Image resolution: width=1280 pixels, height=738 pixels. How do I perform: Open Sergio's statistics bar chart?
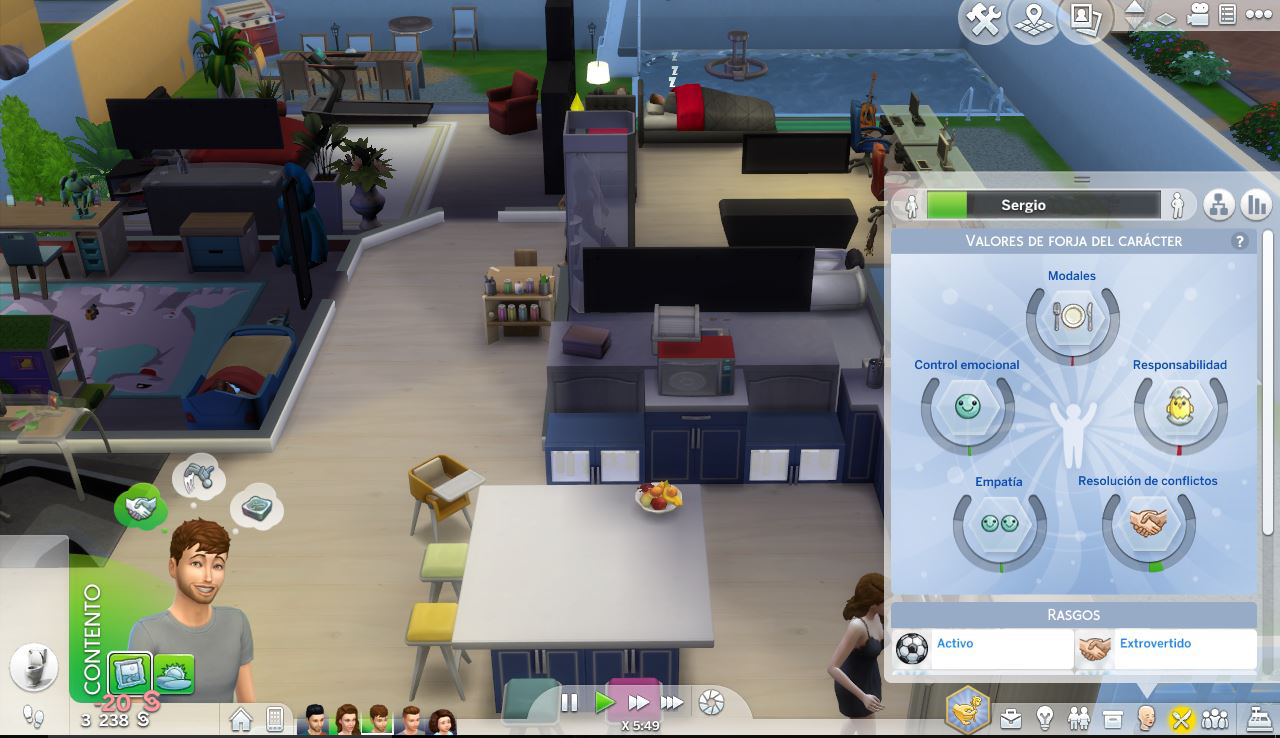click(x=1255, y=205)
